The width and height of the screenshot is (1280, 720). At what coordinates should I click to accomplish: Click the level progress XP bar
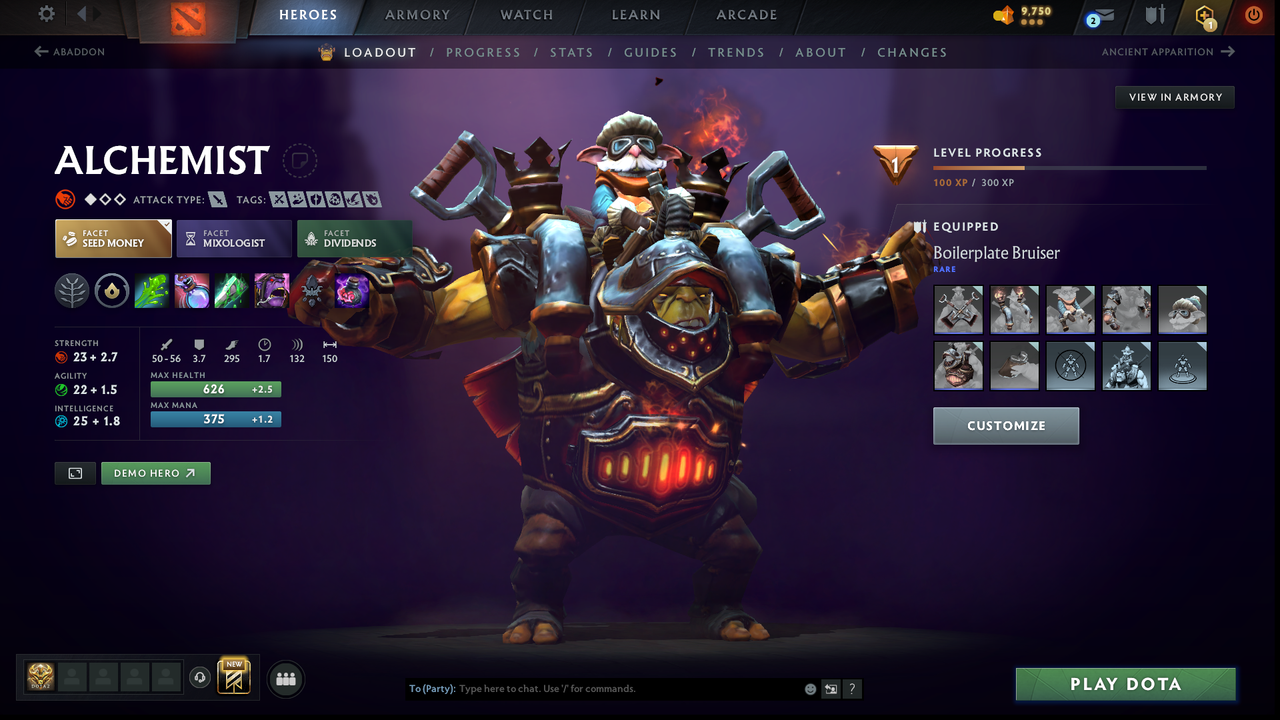click(x=1069, y=167)
